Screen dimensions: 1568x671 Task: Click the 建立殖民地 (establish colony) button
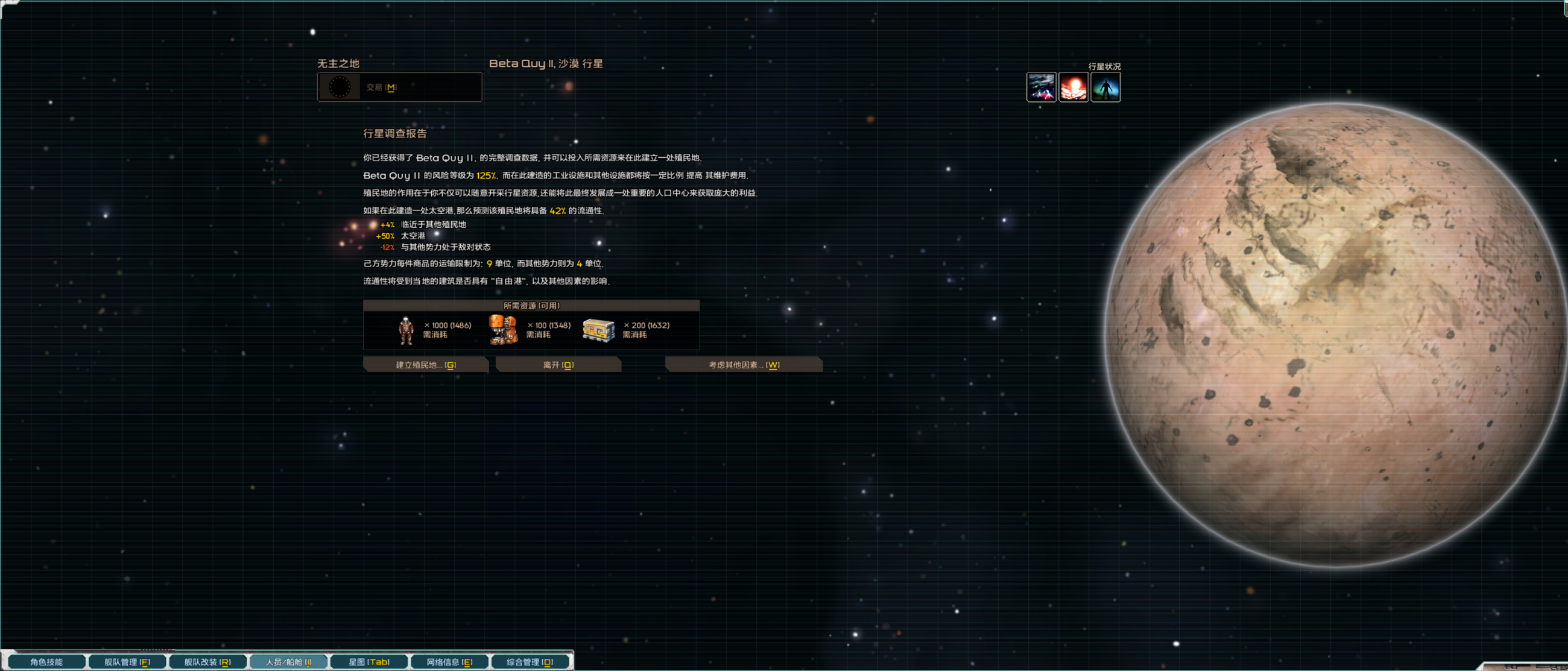tap(426, 364)
